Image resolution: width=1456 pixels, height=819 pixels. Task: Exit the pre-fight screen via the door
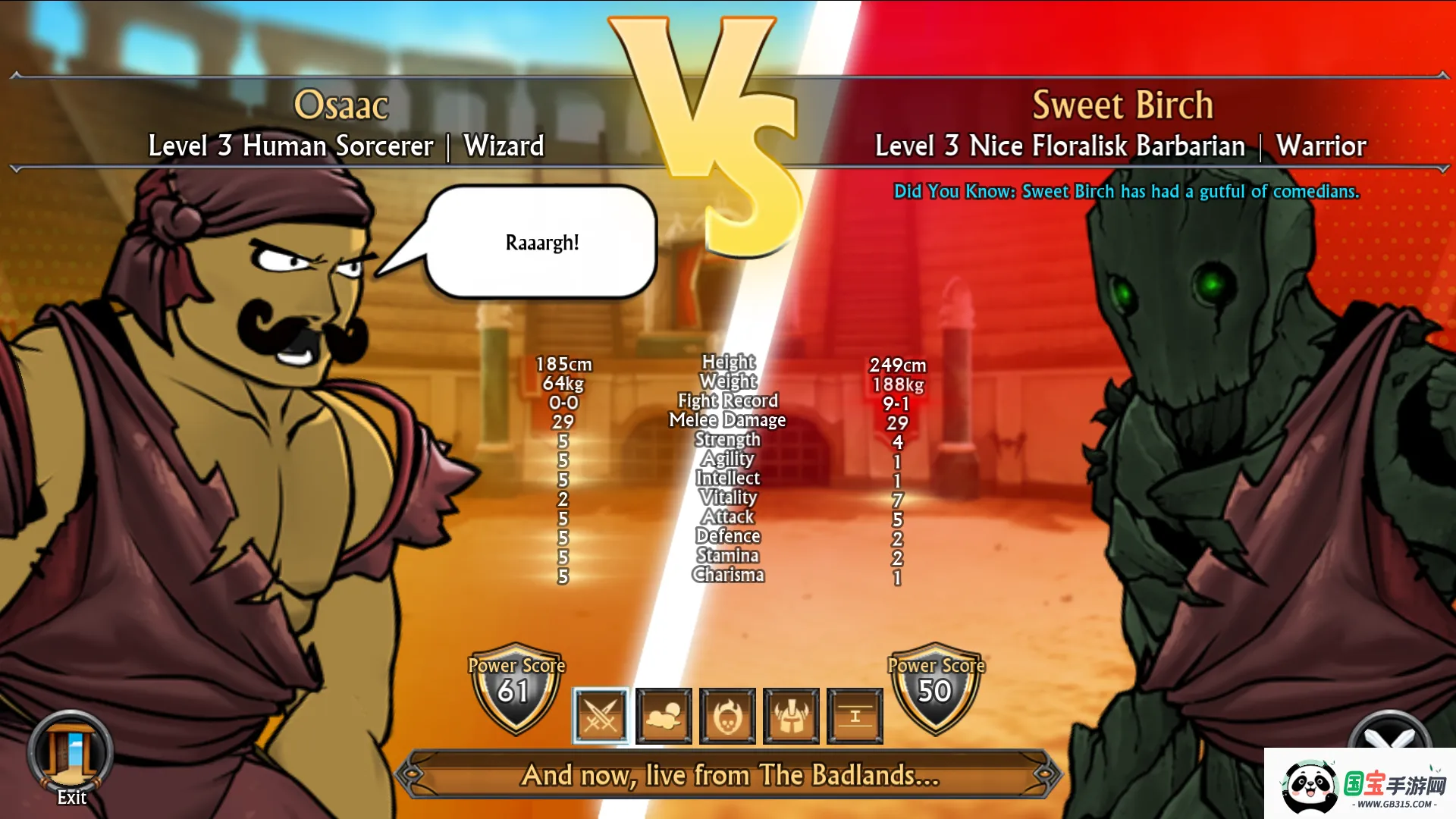[x=71, y=753]
